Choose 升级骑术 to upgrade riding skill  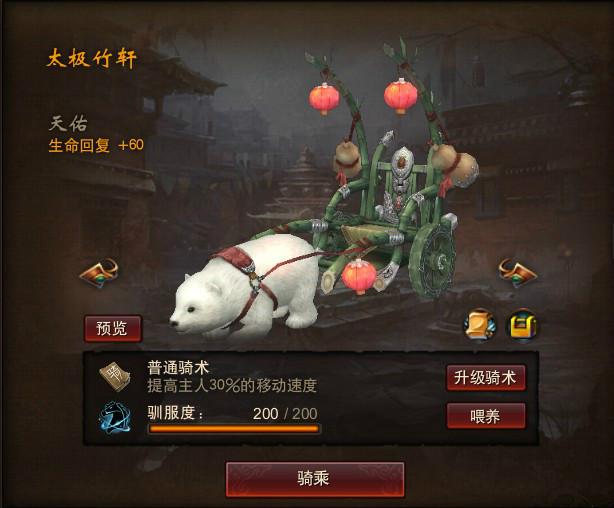(485, 377)
